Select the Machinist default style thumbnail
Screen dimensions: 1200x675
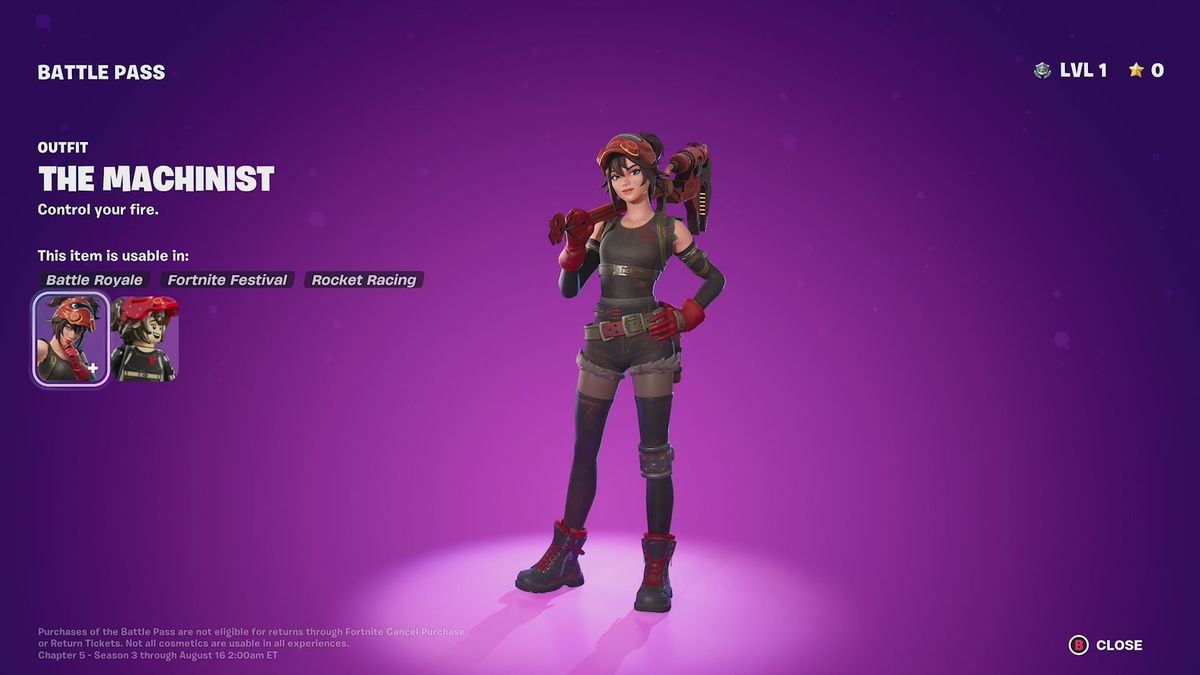pos(71,339)
